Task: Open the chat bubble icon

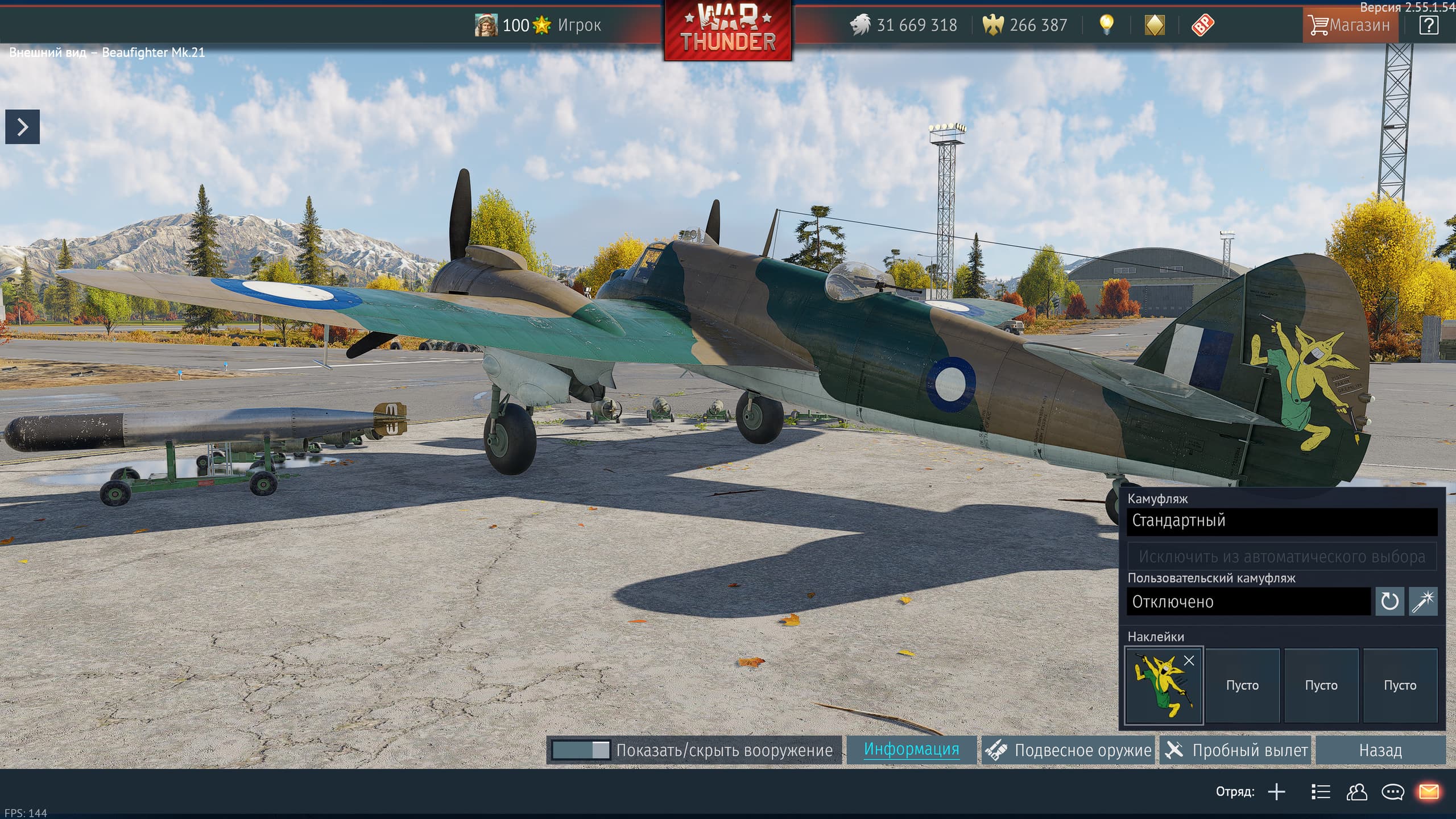Action: point(1393,792)
